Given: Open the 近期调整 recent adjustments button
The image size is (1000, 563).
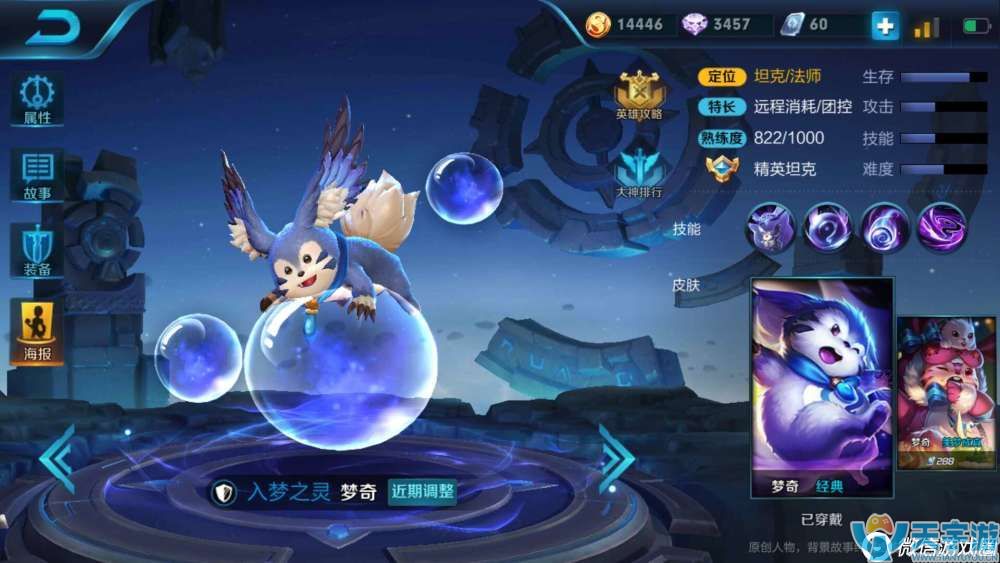Looking at the screenshot, I should (x=422, y=492).
